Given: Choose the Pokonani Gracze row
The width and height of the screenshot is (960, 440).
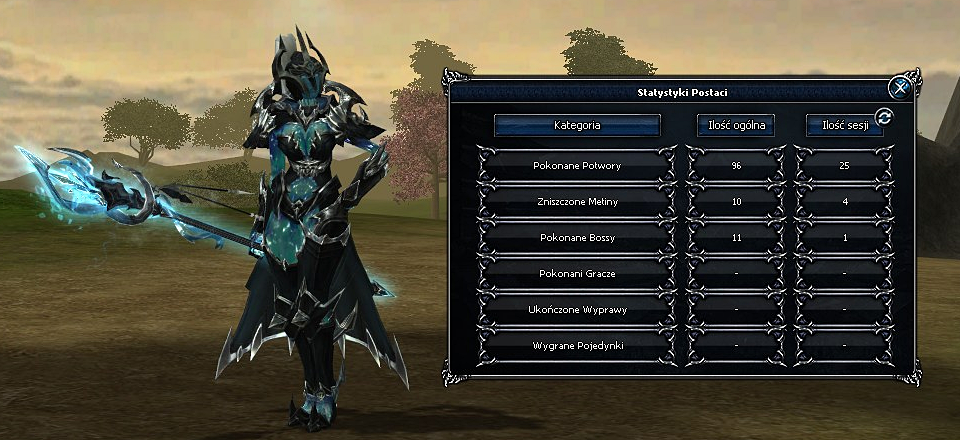Looking at the screenshot, I should pyautogui.click(x=577, y=273).
